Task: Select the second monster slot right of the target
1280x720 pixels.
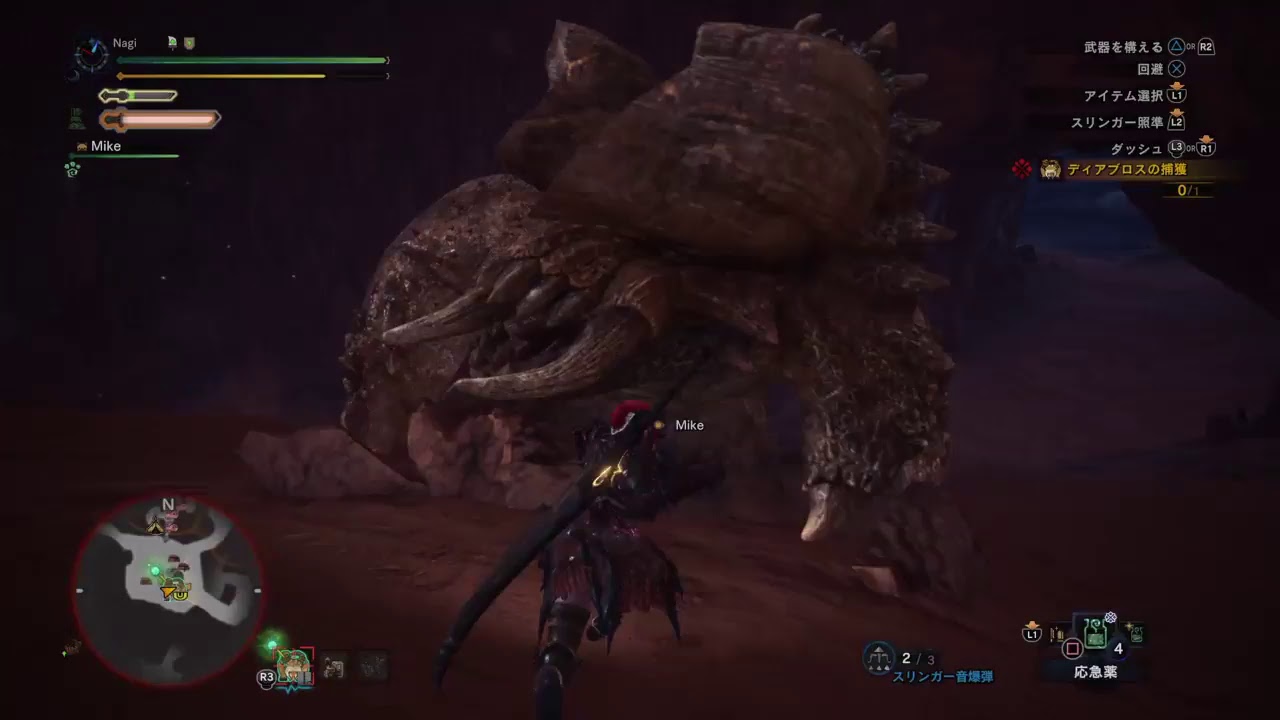Action: (x=372, y=666)
